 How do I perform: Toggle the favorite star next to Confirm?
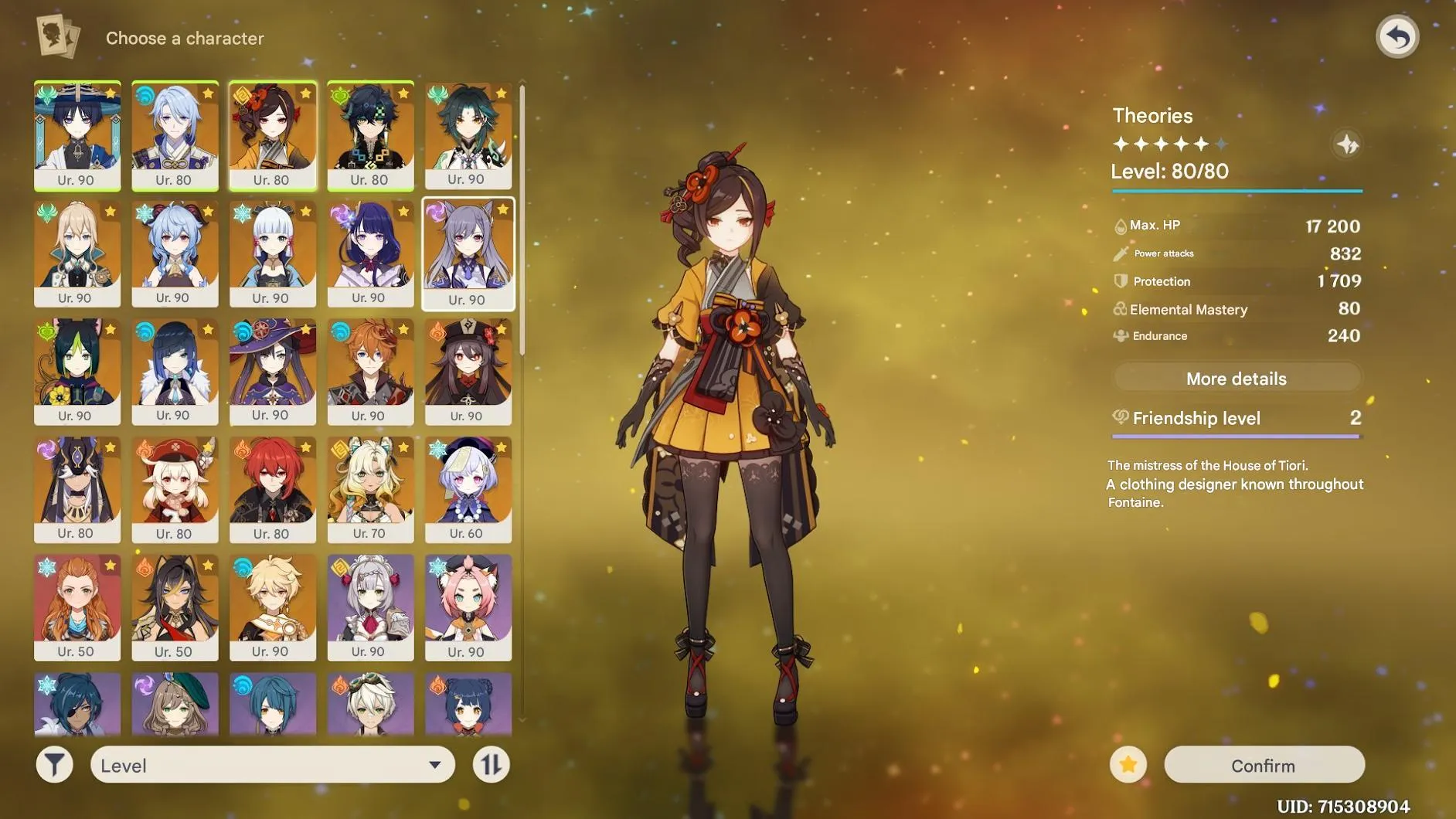point(1128,764)
